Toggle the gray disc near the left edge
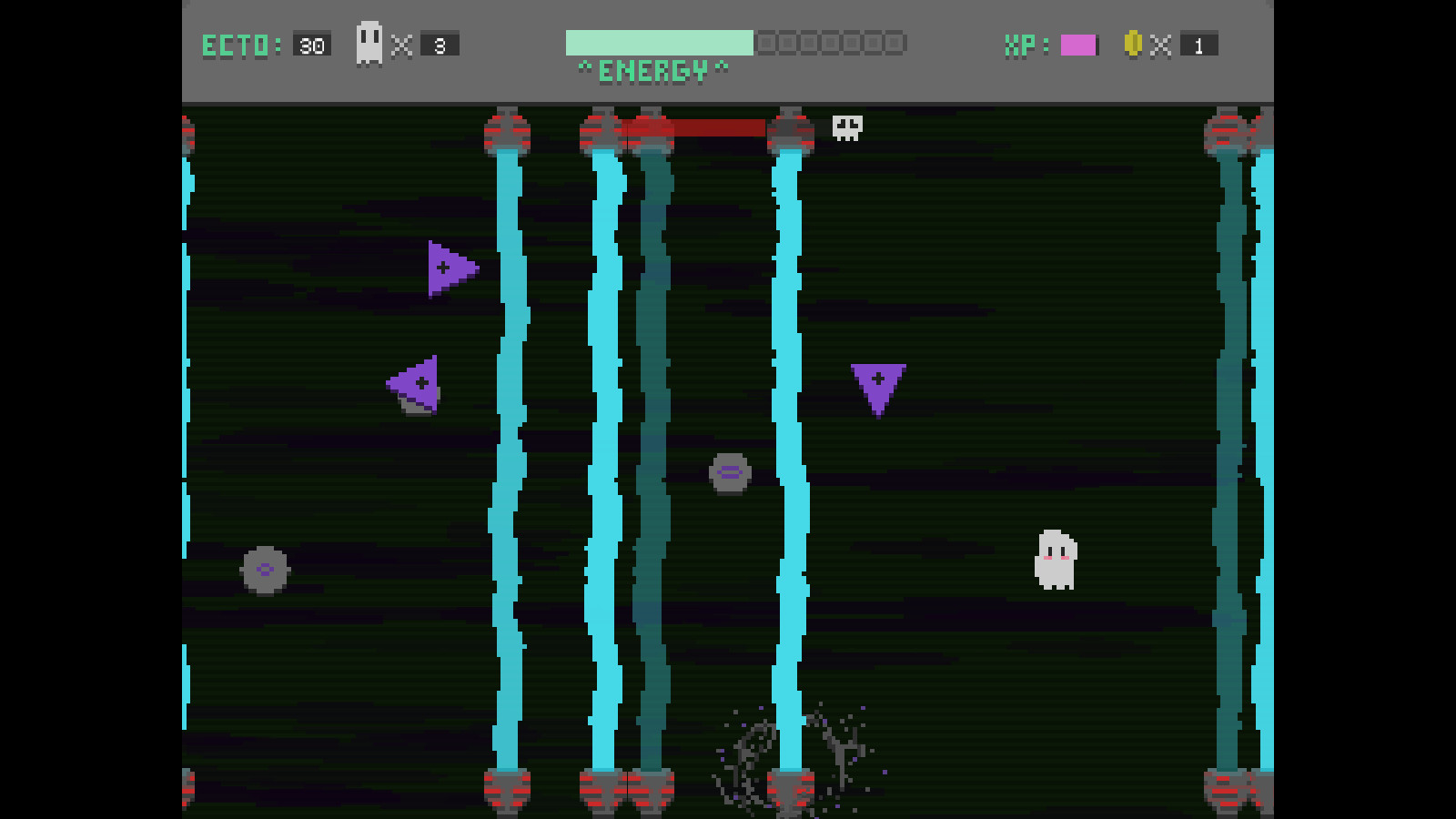1456x819 pixels. (264, 571)
